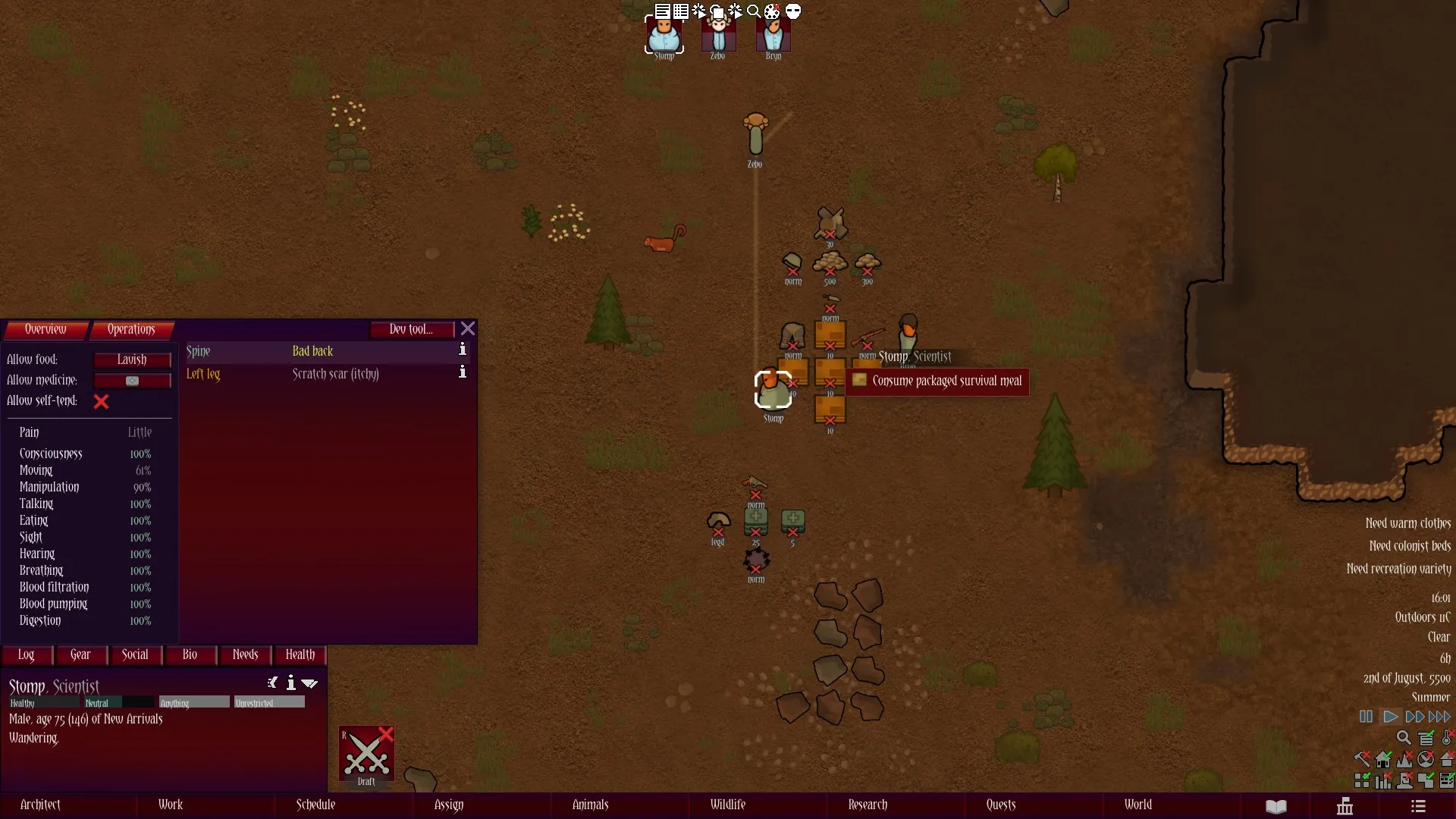Show the Wildlife list
The width and height of the screenshot is (1456, 819).
tap(727, 805)
